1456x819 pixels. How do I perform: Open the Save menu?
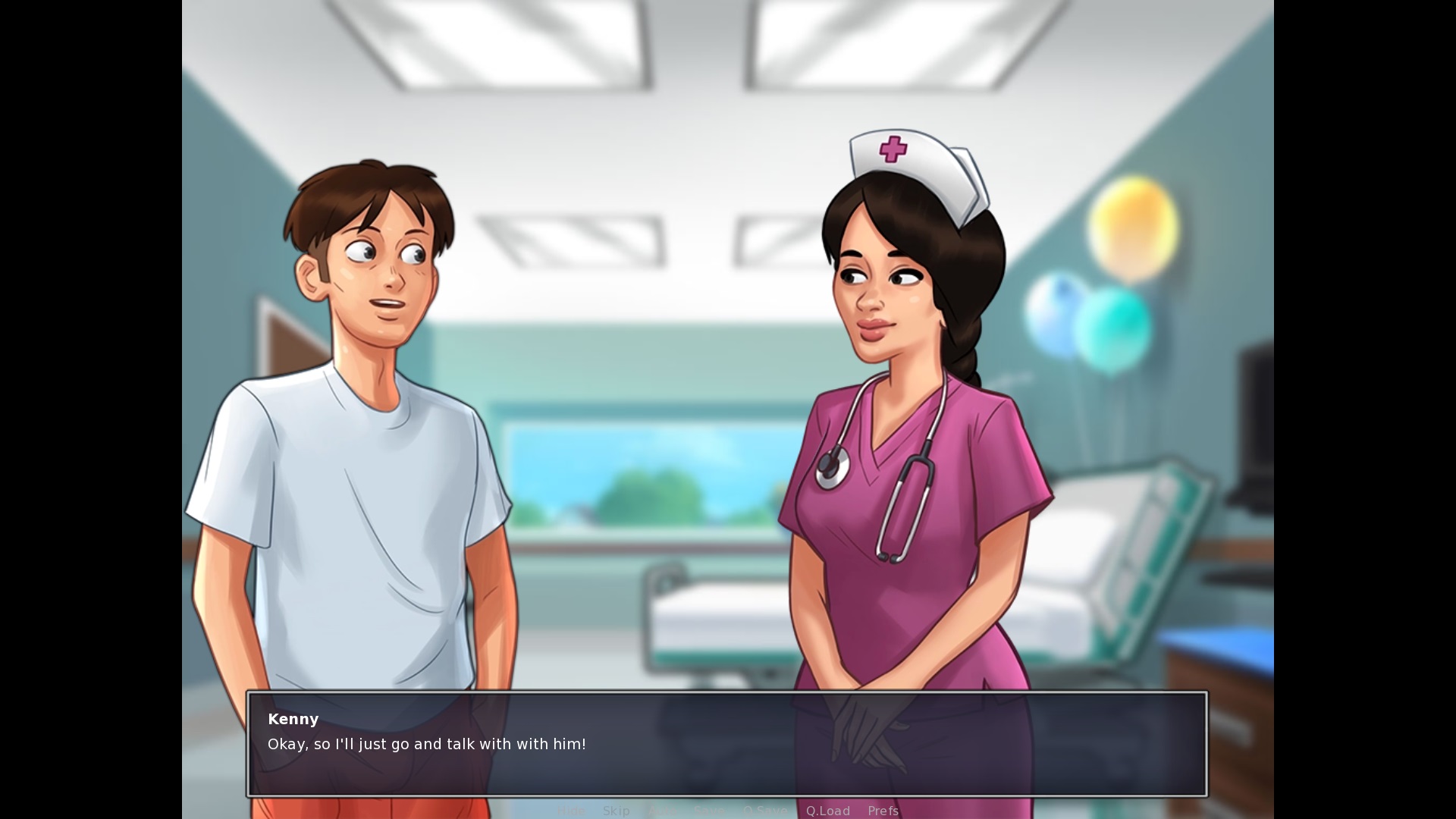(x=709, y=811)
